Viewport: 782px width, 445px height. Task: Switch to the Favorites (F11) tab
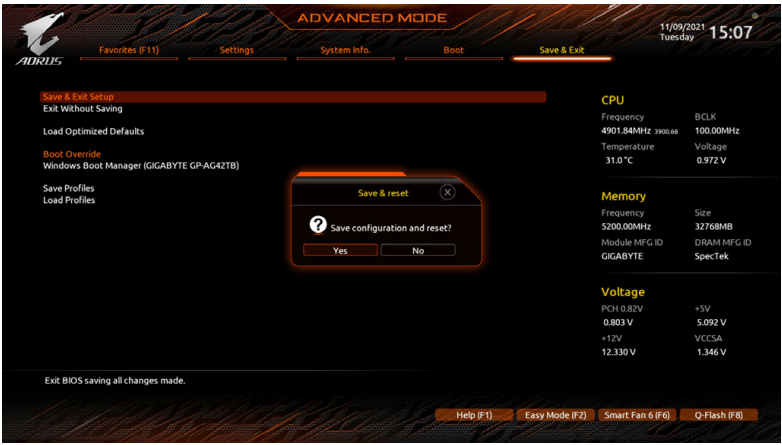click(x=128, y=50)
